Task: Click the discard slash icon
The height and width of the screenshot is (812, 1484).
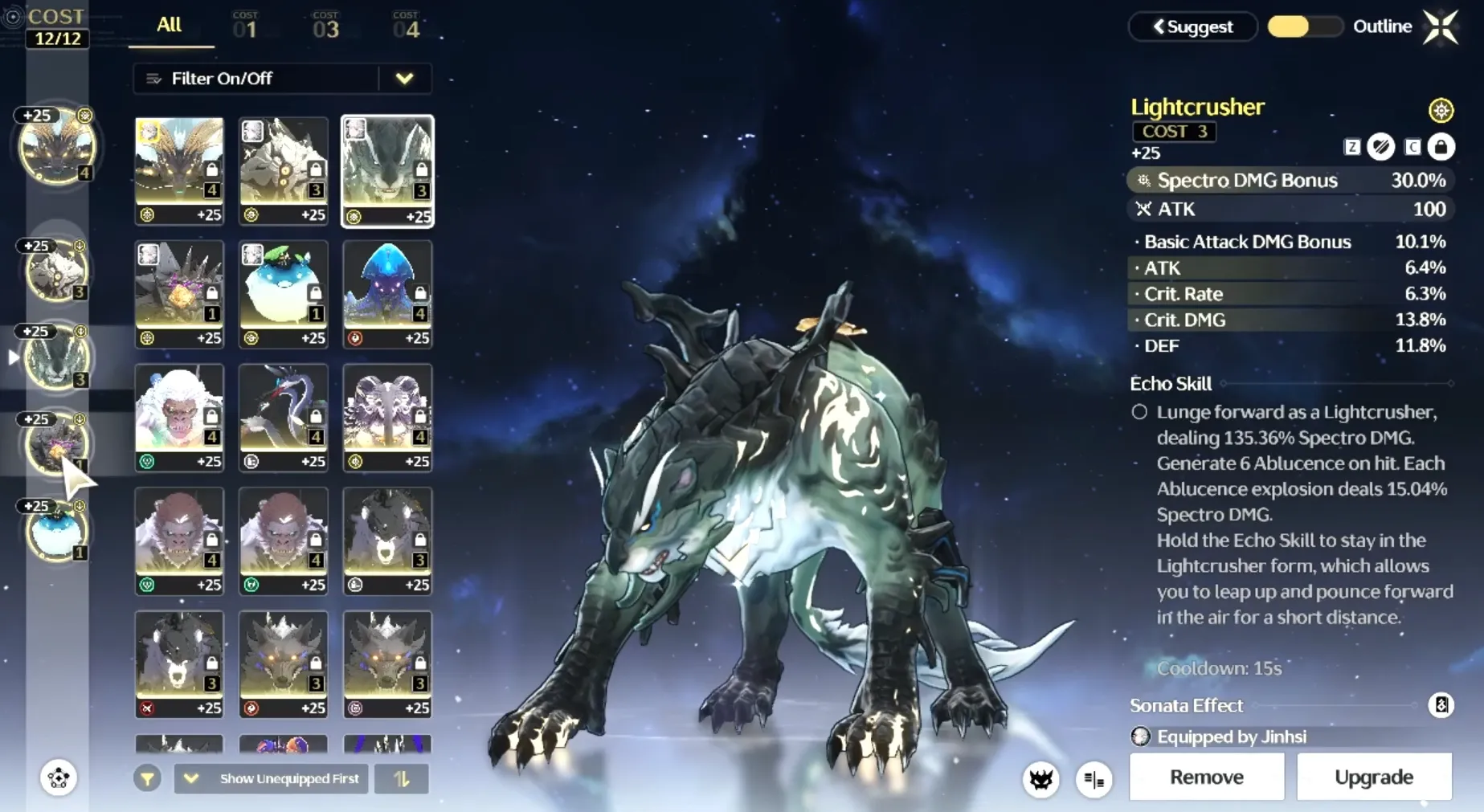Action: pos(1381,147)
